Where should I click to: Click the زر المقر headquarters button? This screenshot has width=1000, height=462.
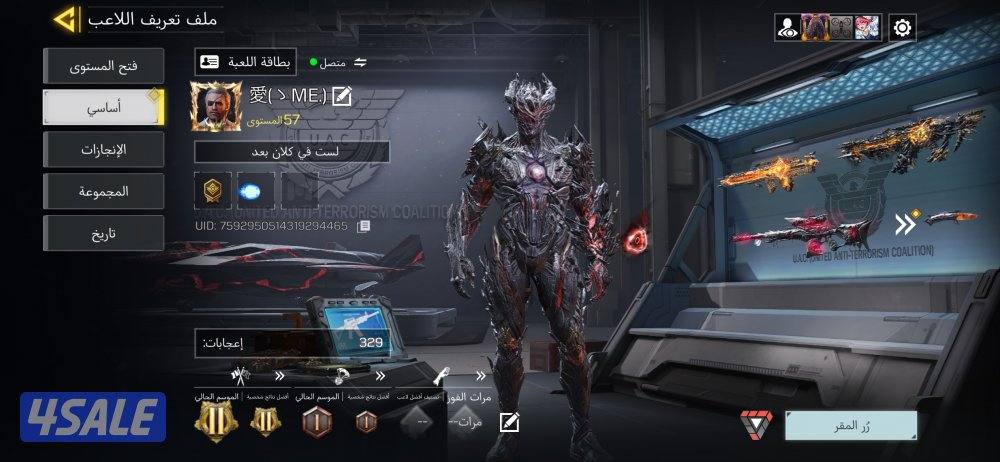point(850,425)
